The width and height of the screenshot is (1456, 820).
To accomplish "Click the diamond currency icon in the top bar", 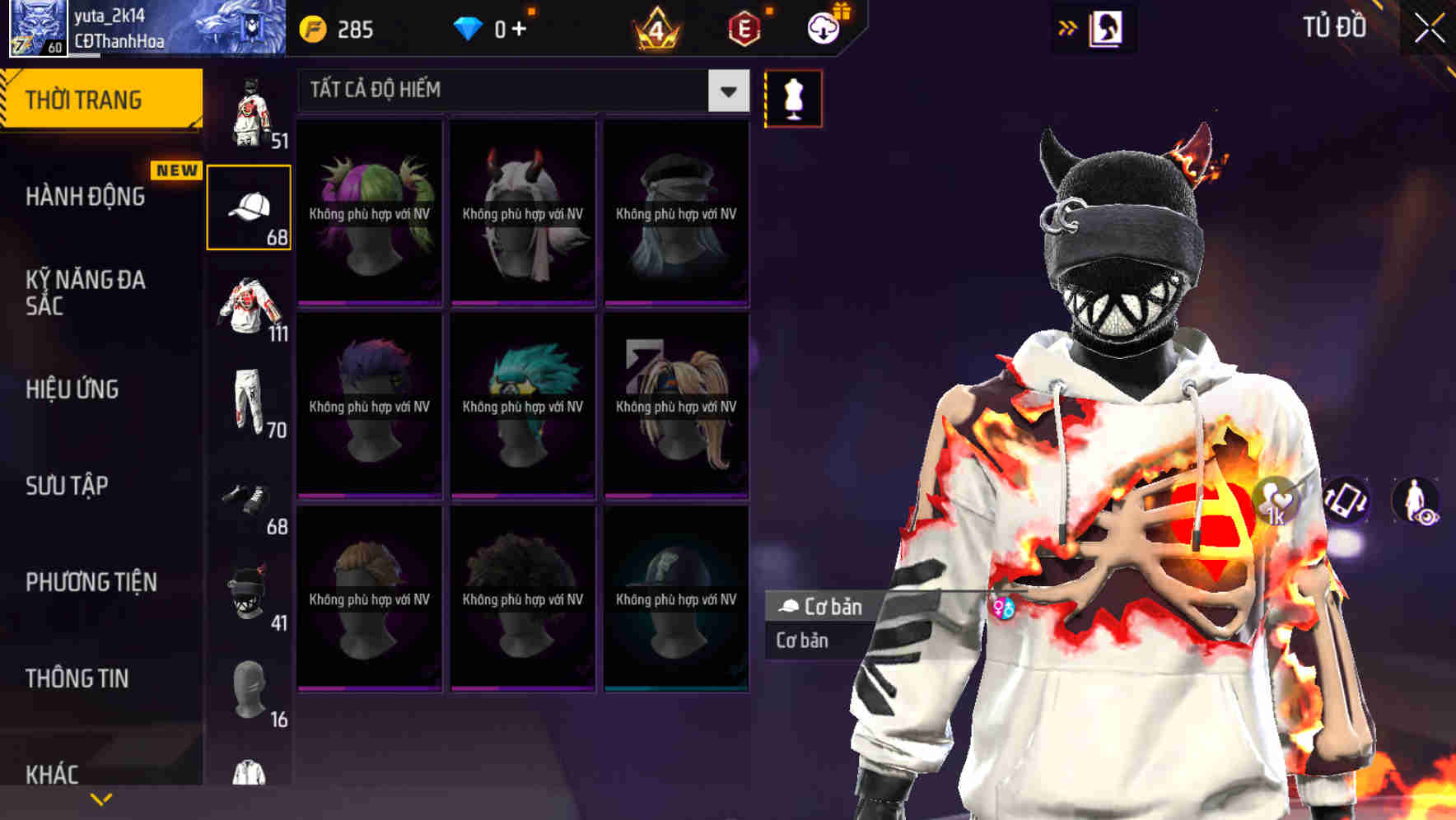I will (469, 28).
